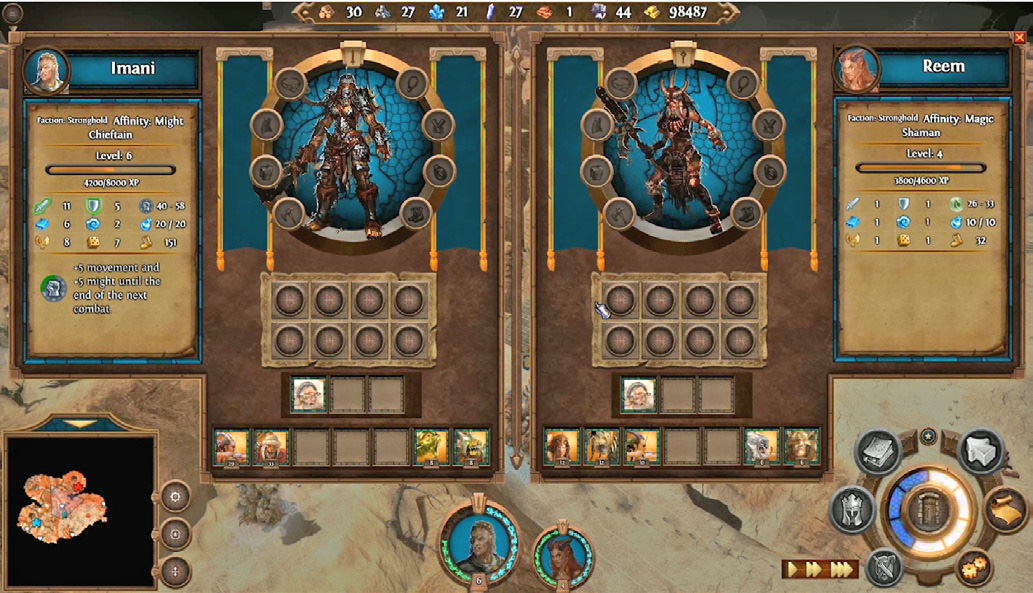Select Imani's unit stack of 33

tap(271, 446)
